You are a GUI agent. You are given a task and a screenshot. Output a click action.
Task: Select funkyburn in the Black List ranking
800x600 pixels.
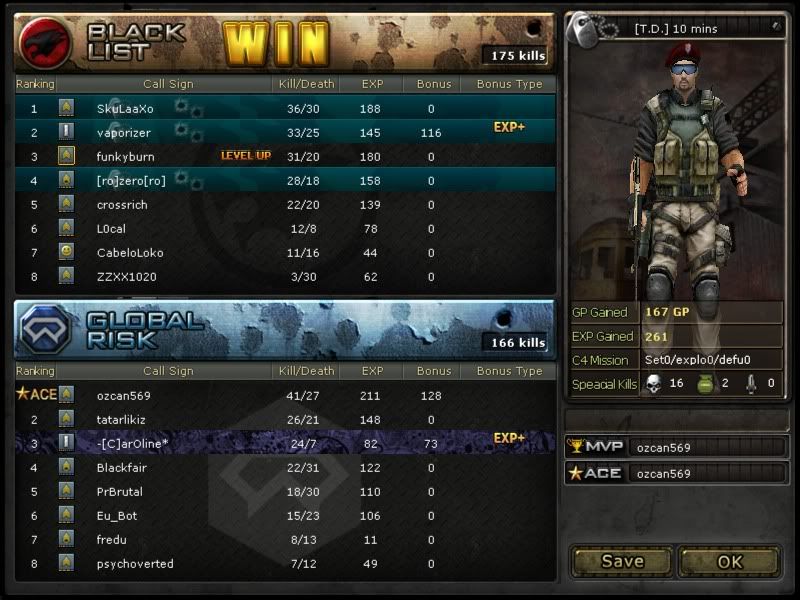(x=285, y=156)
